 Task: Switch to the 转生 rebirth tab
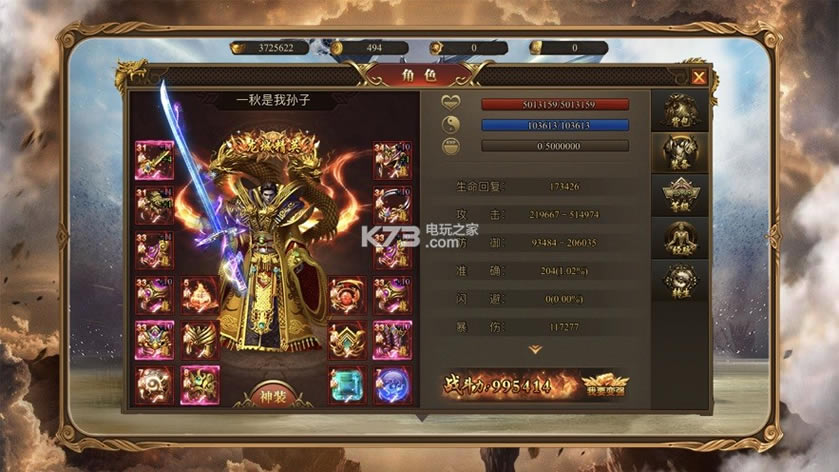(680, 281)
